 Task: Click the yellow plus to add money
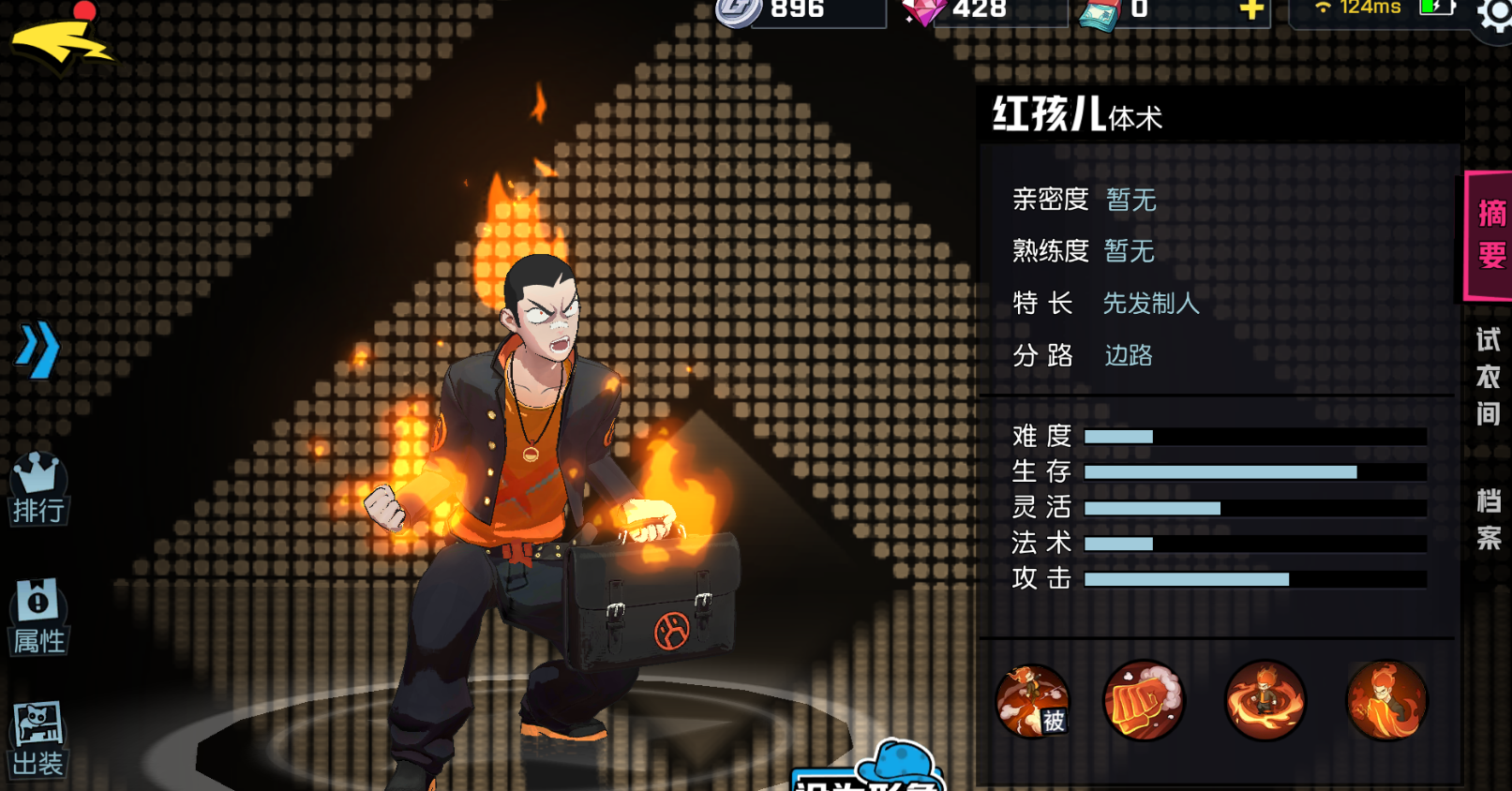[x=1253, y=11]
